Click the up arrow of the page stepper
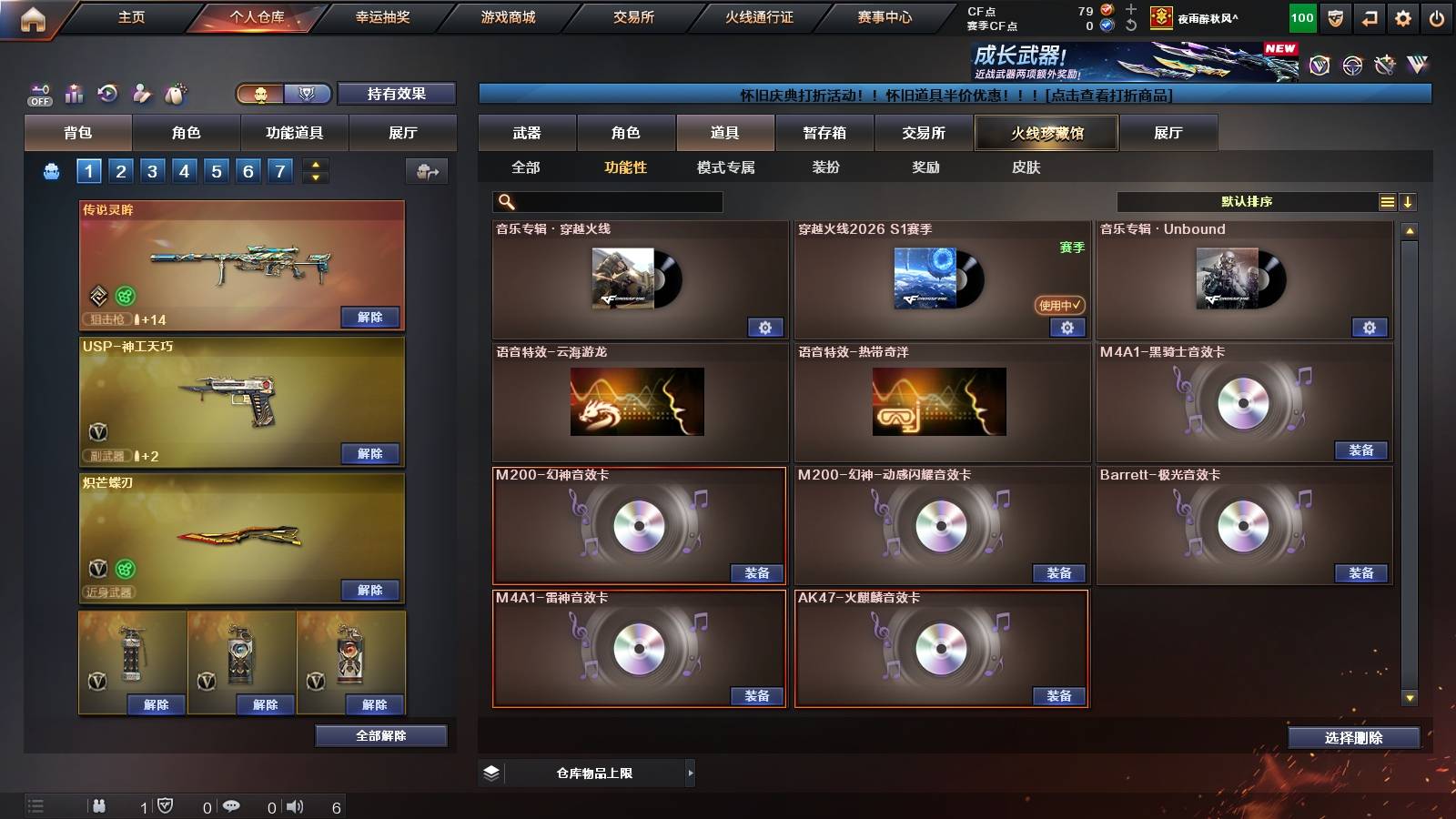 pos(316,167)
